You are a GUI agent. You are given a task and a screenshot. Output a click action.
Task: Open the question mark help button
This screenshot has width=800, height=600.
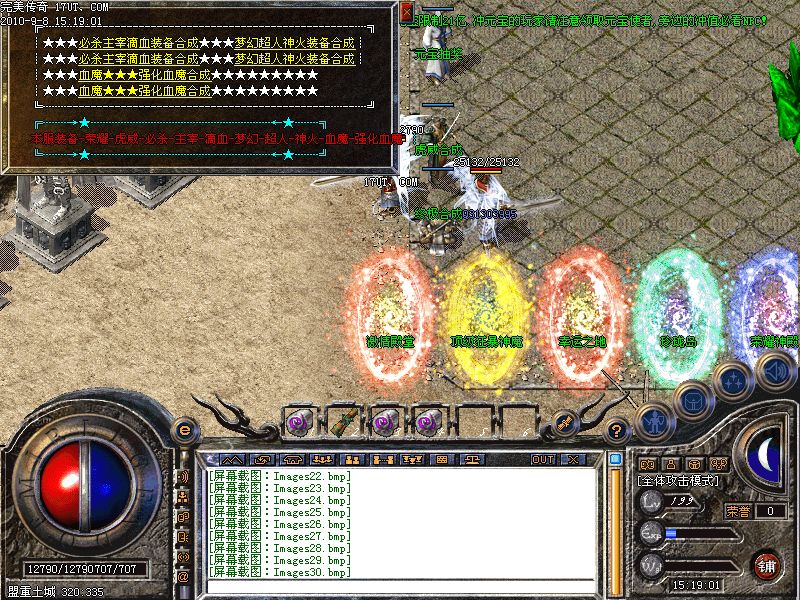tap(617, 431)
